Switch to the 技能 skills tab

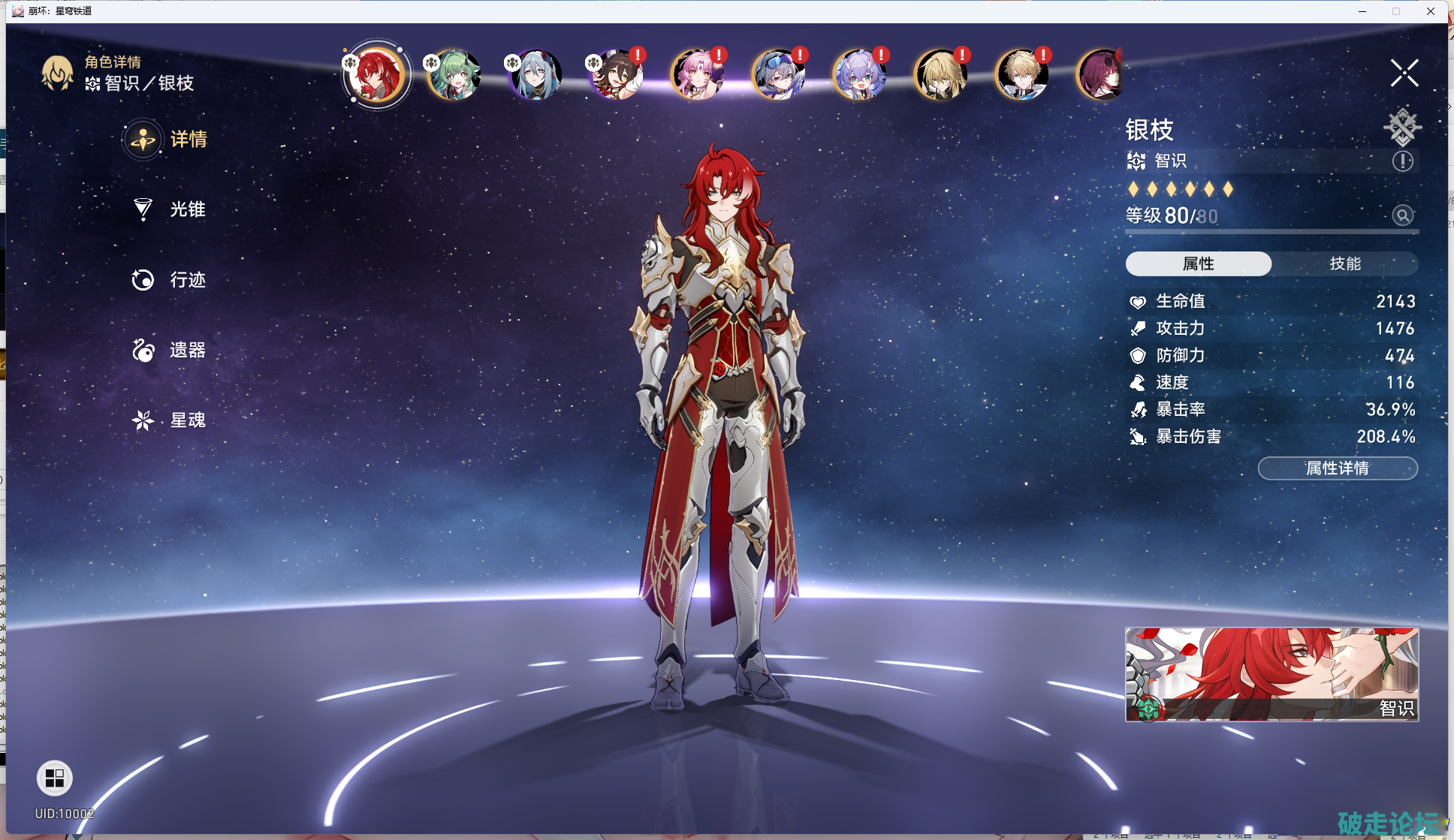[x=1344, y=263]
